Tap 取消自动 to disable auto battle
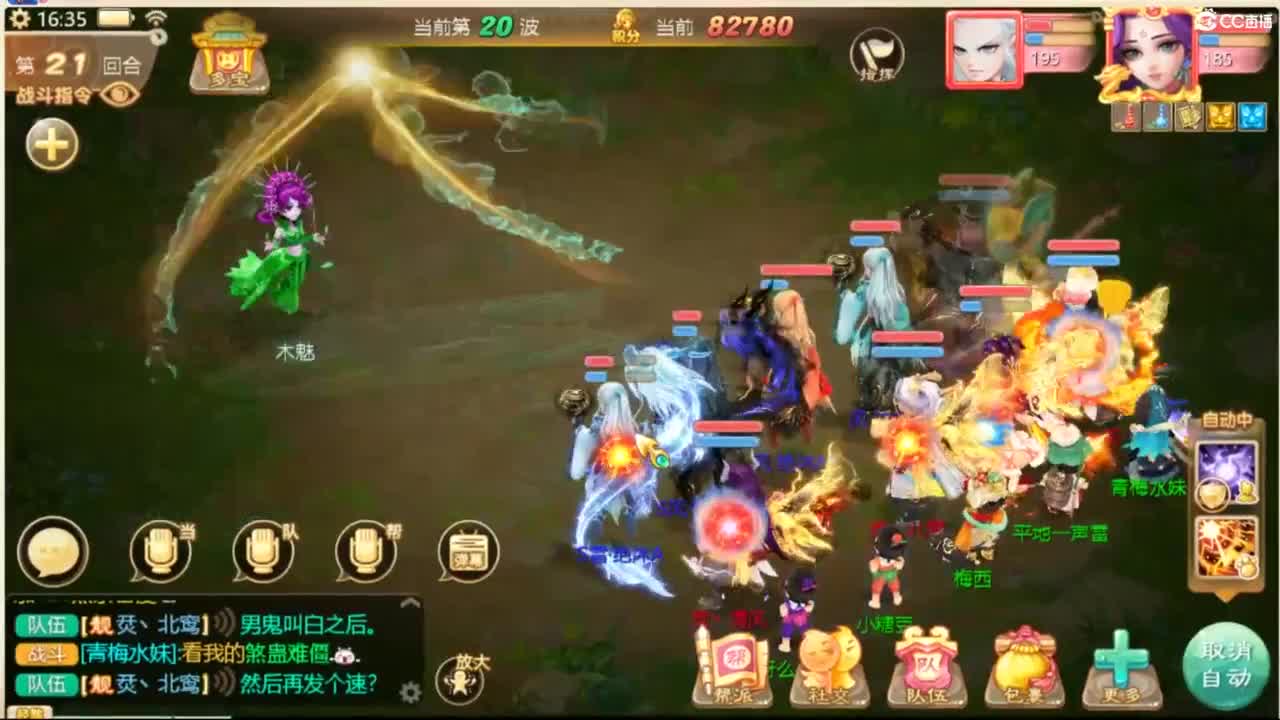Viewport: 1280px width, 720px height. tap(1226, 665)
